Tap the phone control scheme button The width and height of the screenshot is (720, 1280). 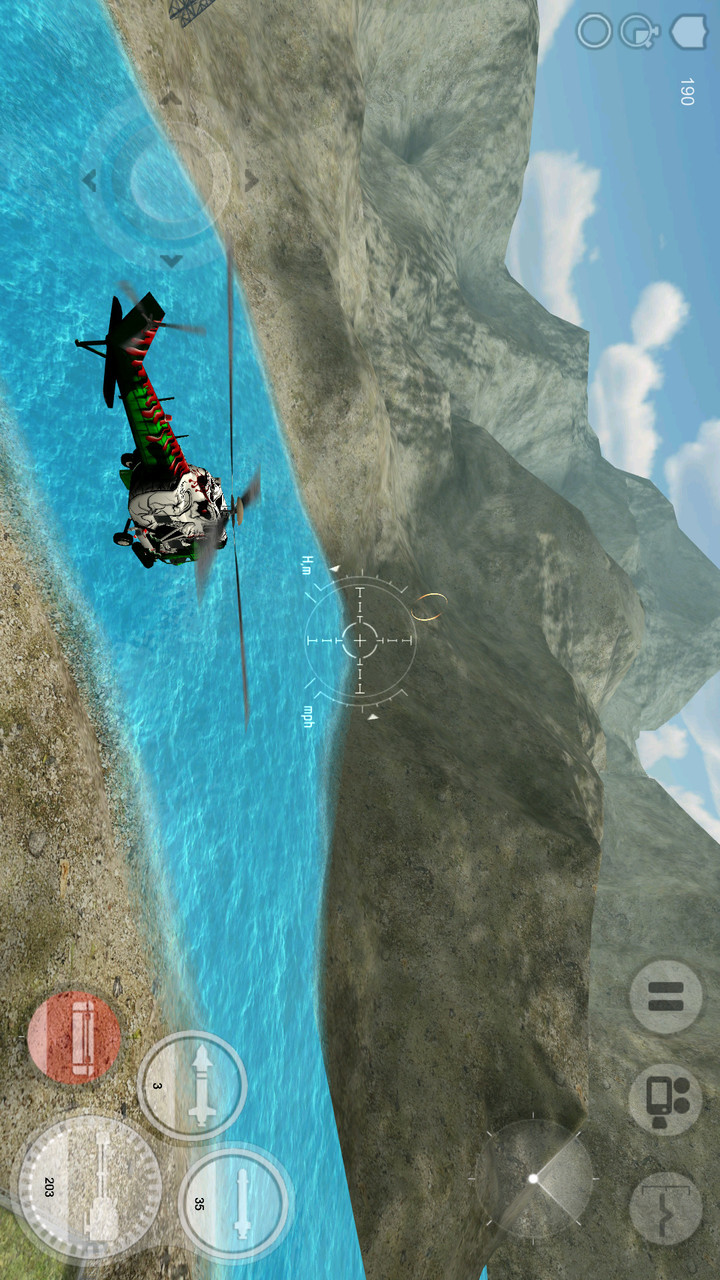(x=665, y=1099)
